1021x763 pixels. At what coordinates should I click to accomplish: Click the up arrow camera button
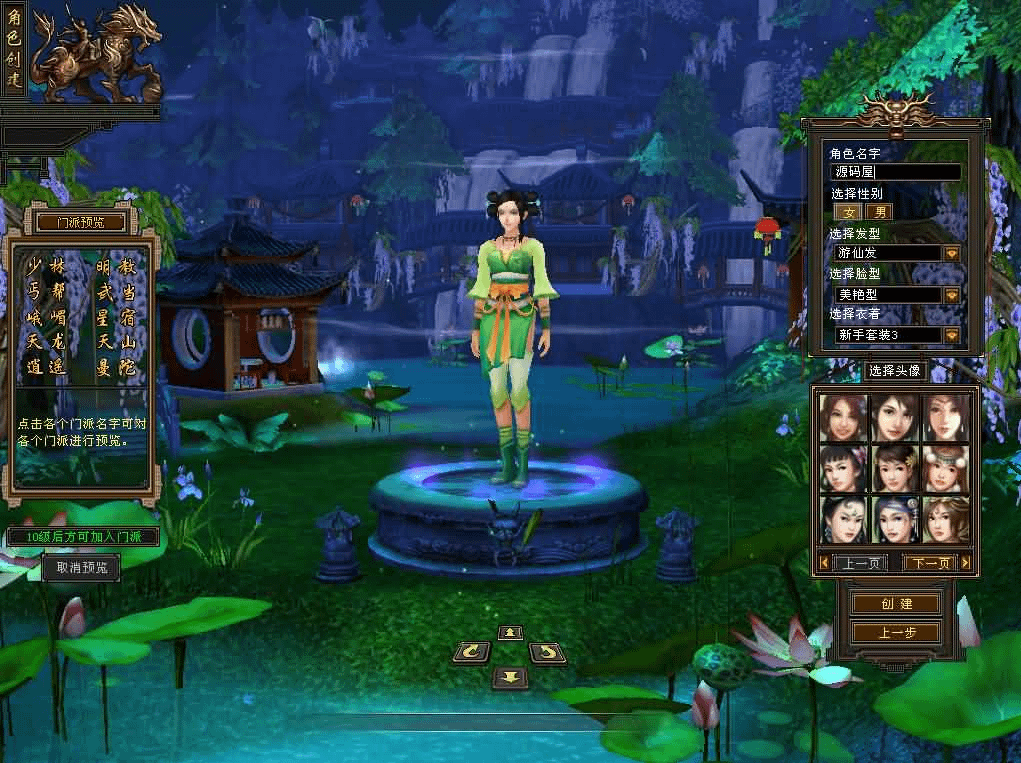(510, 632)
